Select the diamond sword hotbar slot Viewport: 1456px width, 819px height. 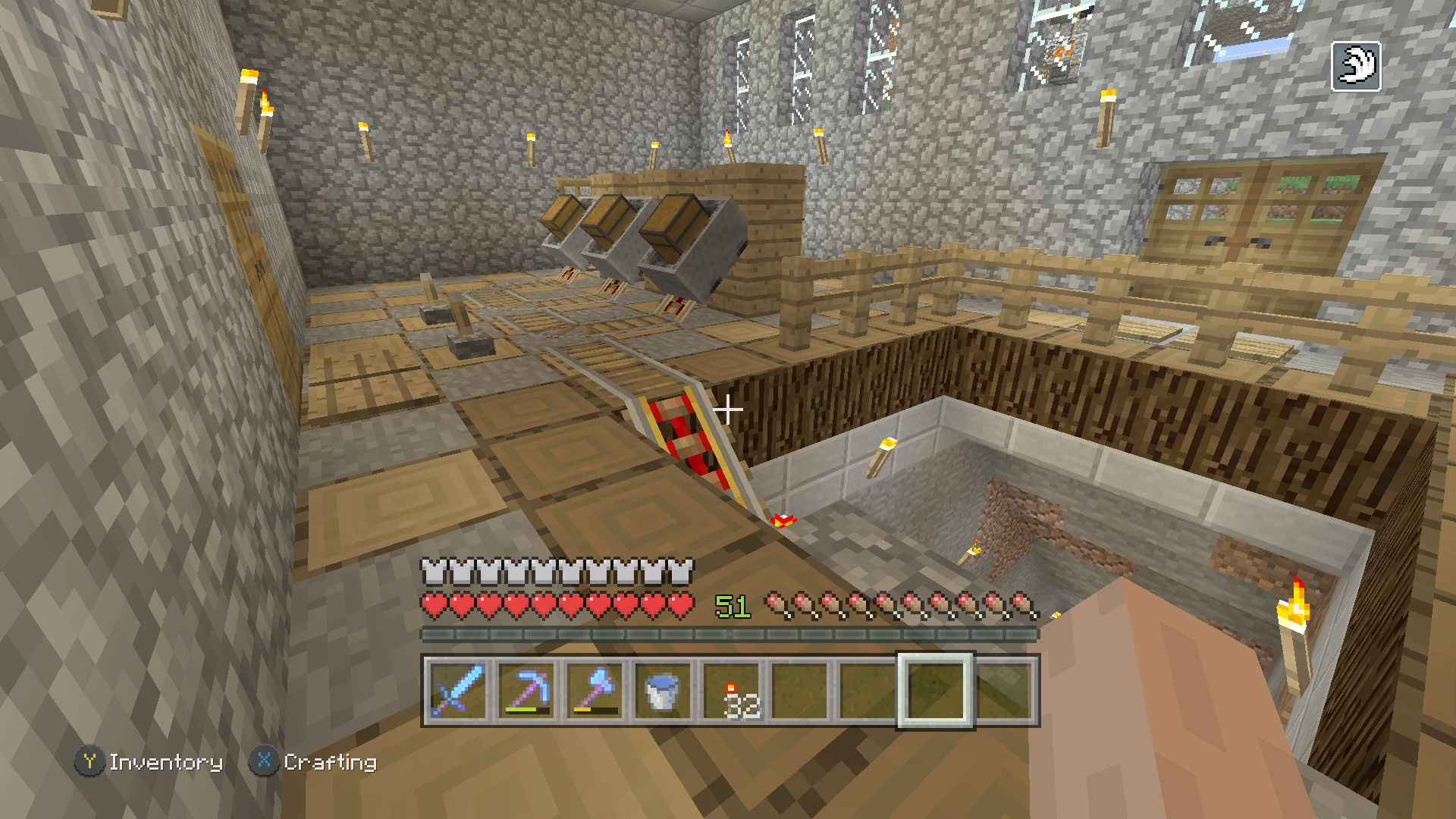coord(457,690)
